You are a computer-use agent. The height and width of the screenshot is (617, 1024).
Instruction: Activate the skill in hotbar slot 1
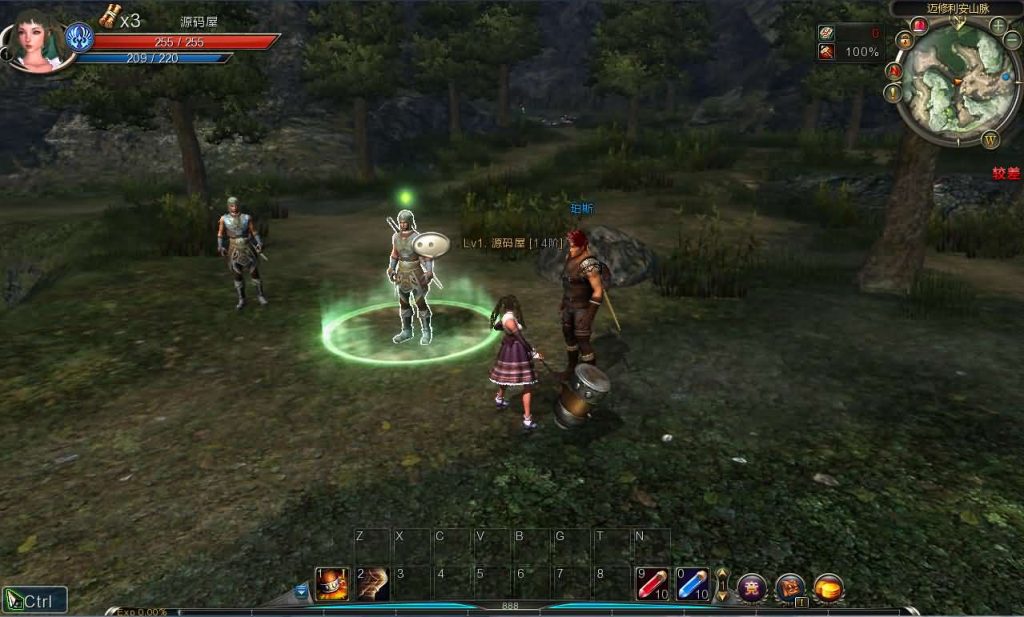(x=332, y=584)
